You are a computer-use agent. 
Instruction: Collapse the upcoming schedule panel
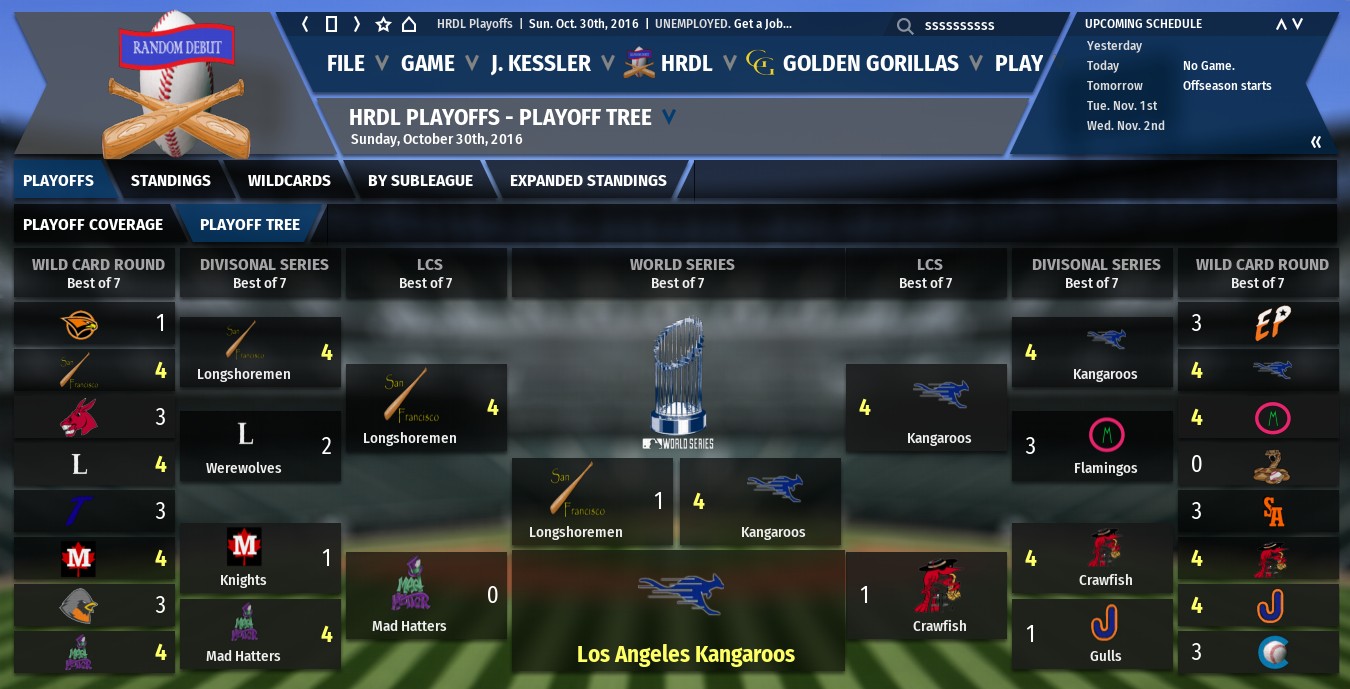click(x=1316, y=142)
